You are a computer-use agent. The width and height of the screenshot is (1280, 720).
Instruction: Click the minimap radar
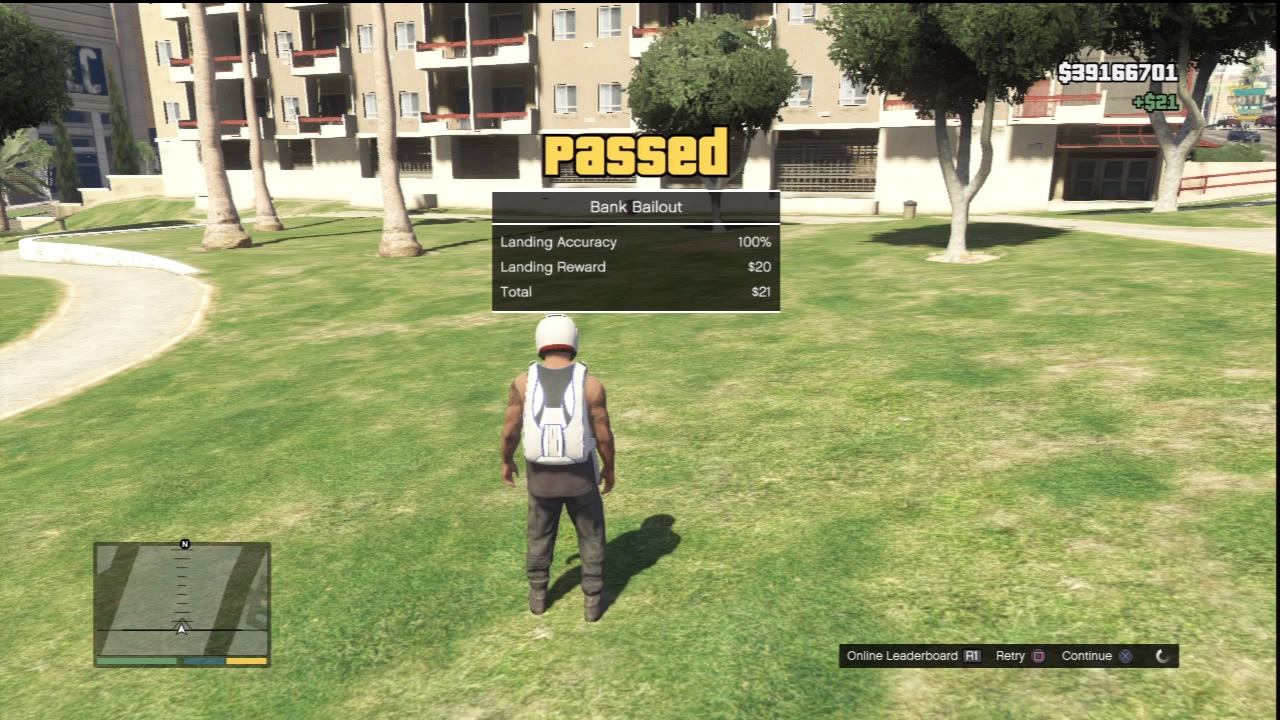point(182,599)
